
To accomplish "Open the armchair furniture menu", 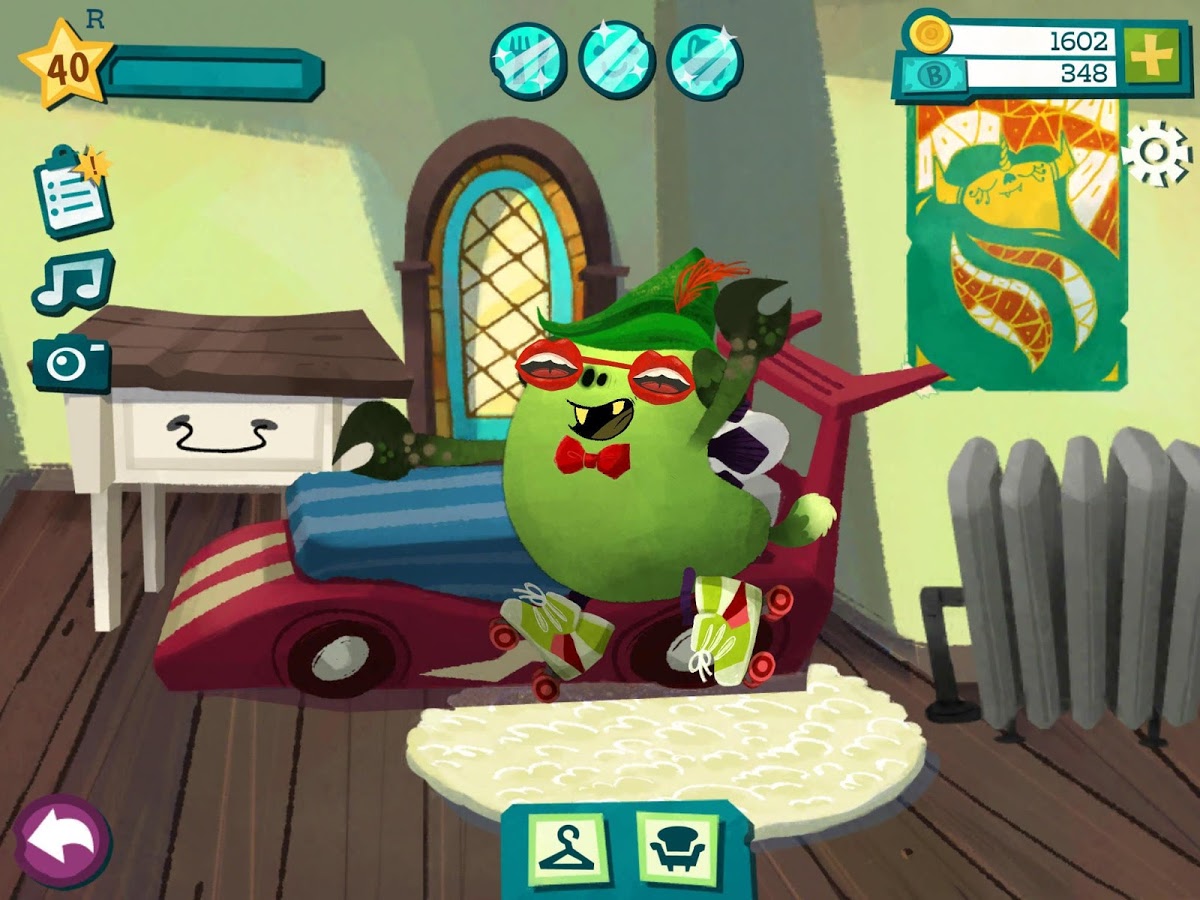I will click(x=677, y=848).
